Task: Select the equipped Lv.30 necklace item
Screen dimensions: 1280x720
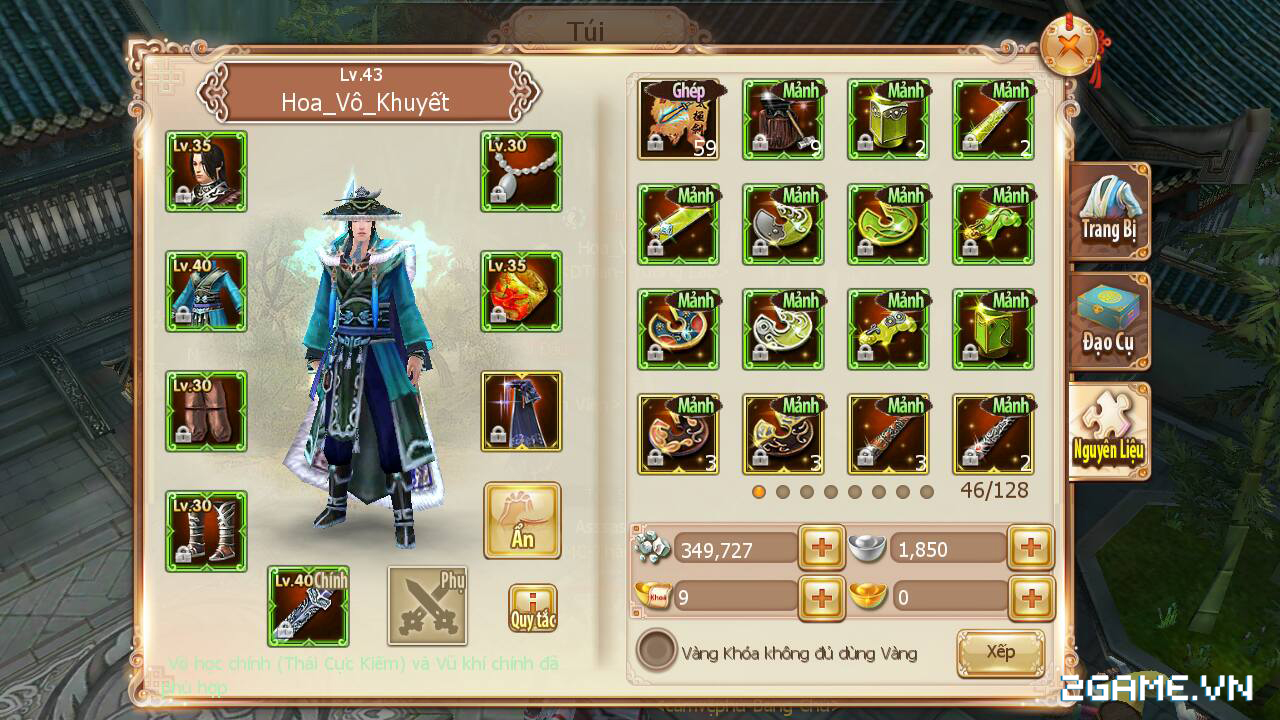Action: point(521,171)
